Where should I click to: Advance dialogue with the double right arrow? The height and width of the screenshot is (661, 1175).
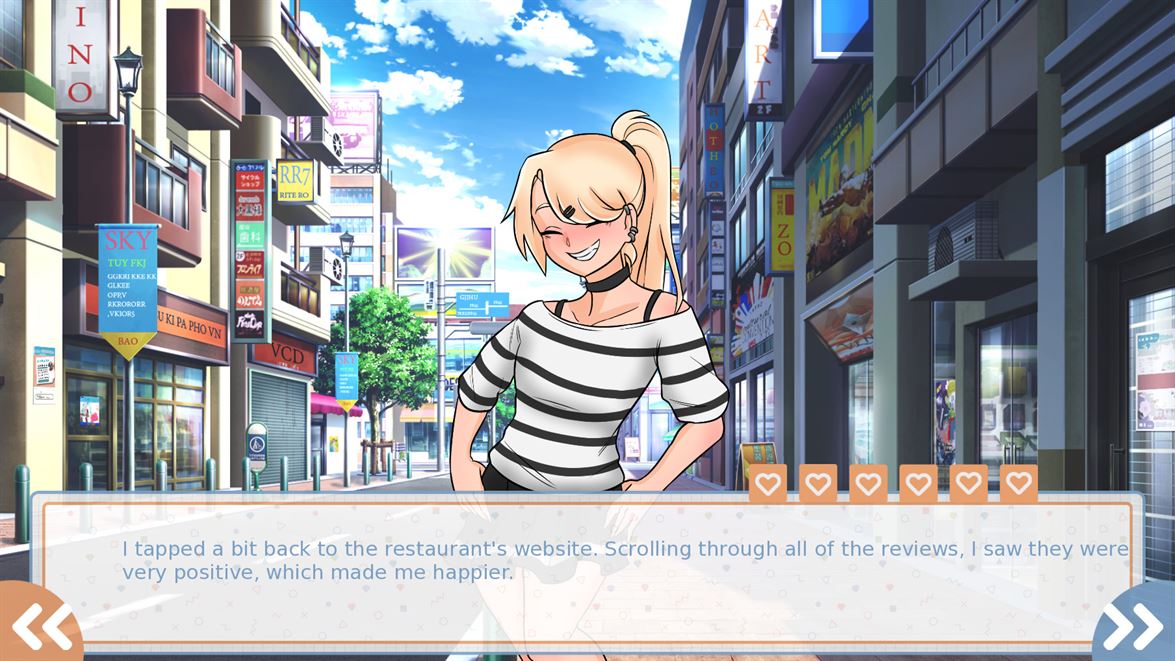1136,626
